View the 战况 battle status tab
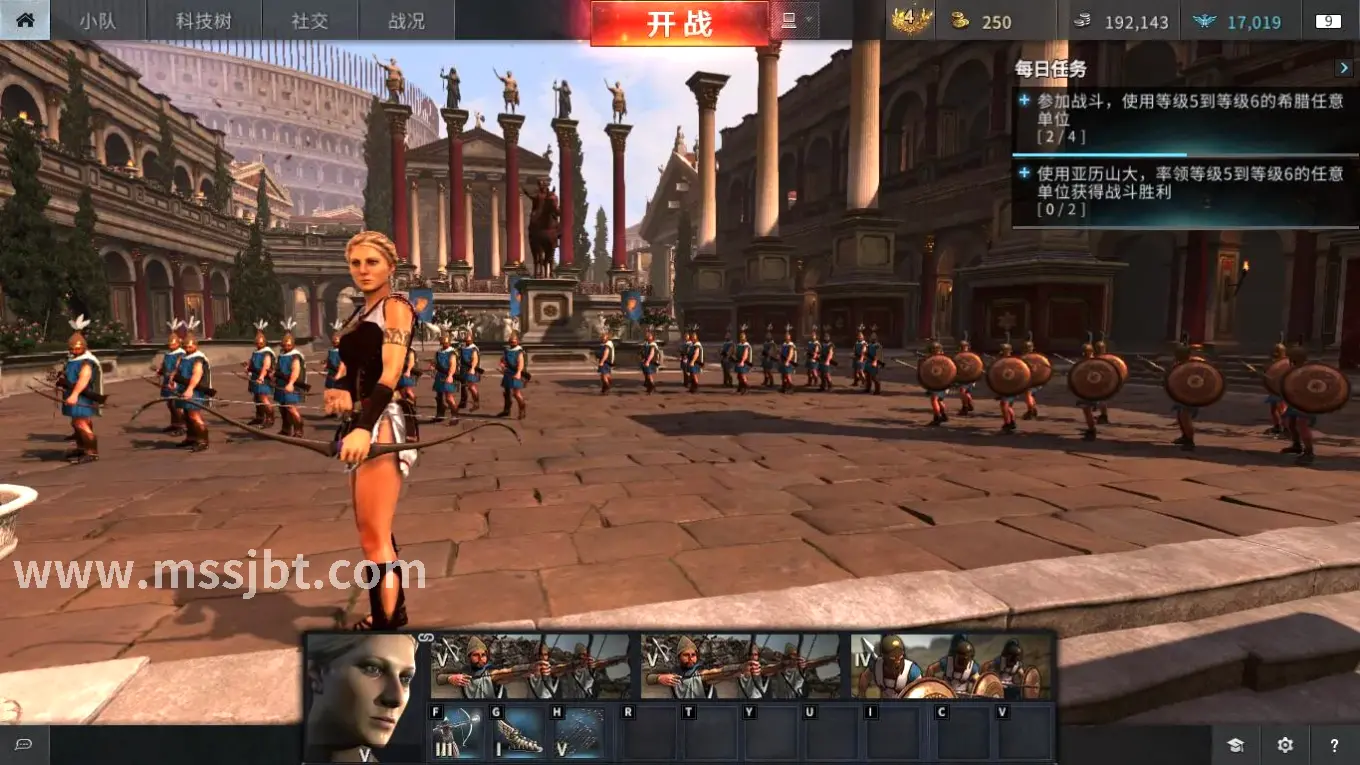 tap(406, 21)
